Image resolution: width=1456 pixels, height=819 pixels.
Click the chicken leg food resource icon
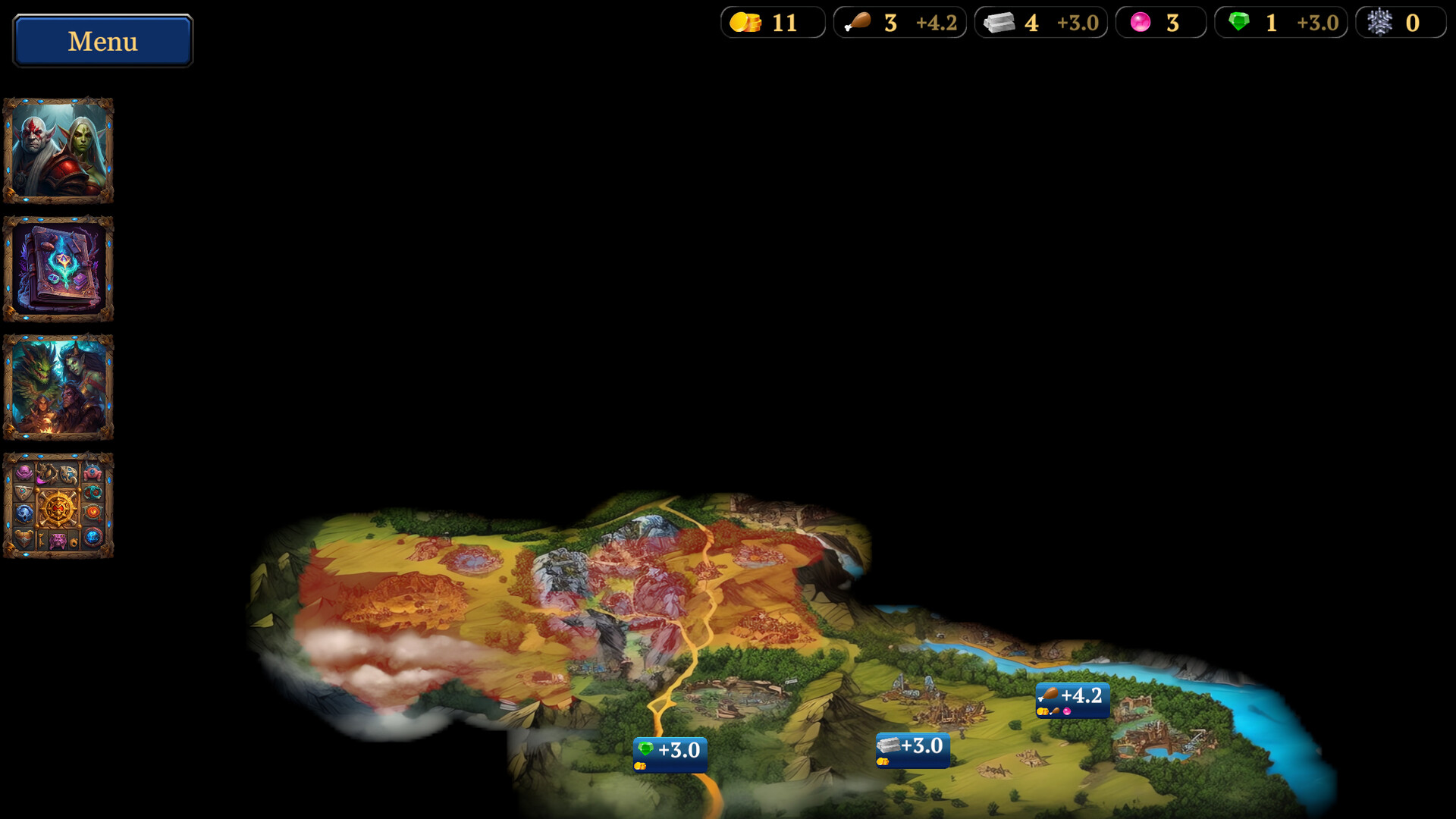pos(858,21)
